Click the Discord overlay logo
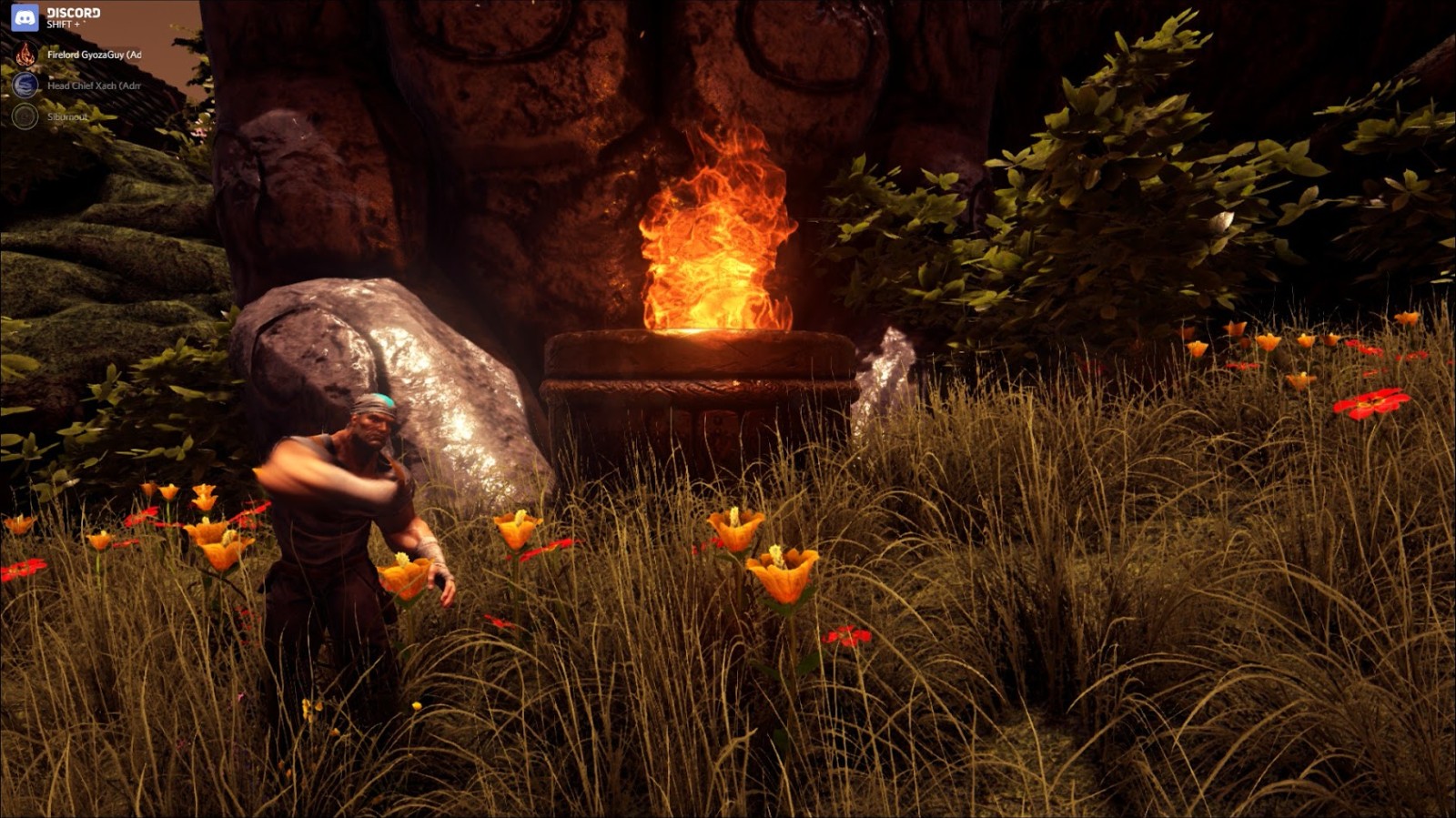Viewport: 1456px width, 818px height. pos(25,17)
